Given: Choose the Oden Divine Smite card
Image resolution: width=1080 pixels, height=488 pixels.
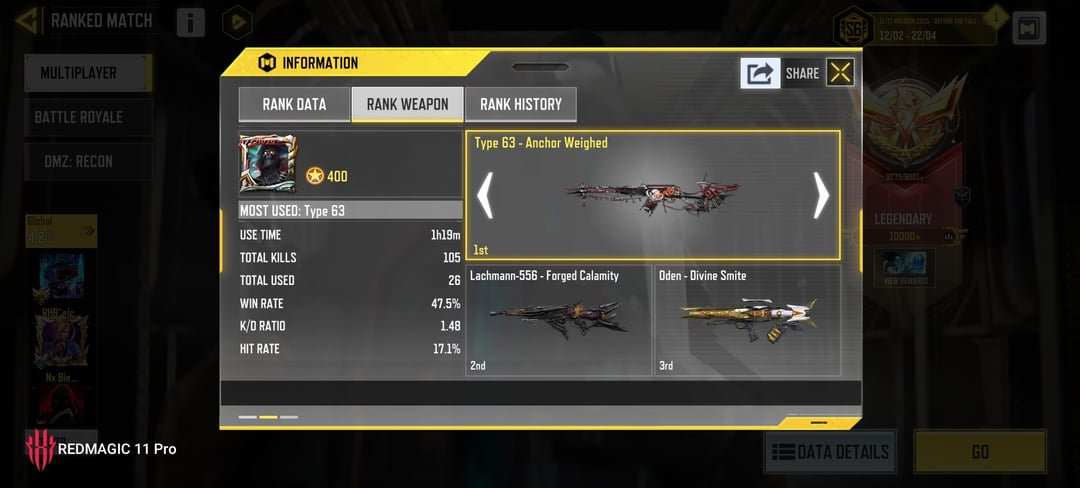Looking at the screenshot, I should click(748, 320).
